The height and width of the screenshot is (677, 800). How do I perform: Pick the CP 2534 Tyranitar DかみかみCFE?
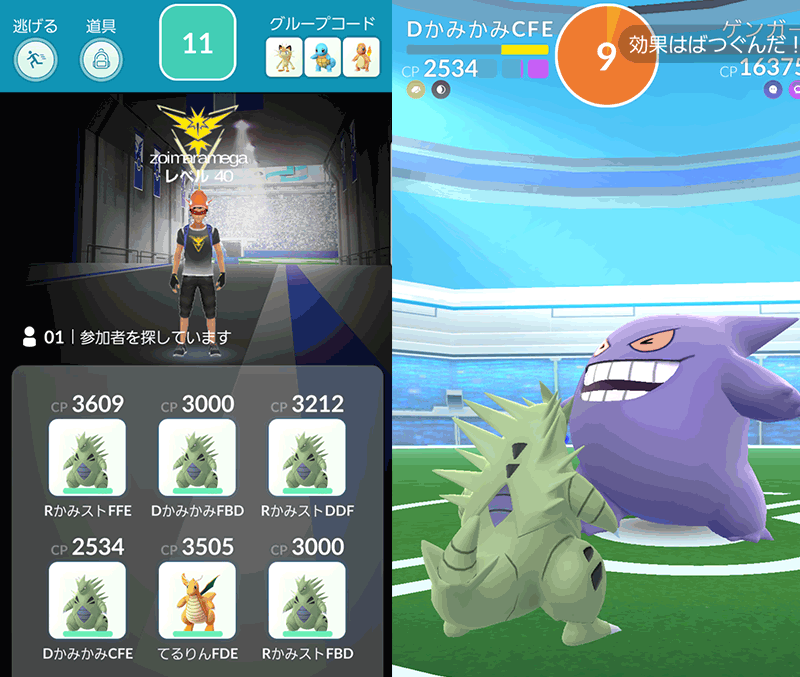pos(87,600)
